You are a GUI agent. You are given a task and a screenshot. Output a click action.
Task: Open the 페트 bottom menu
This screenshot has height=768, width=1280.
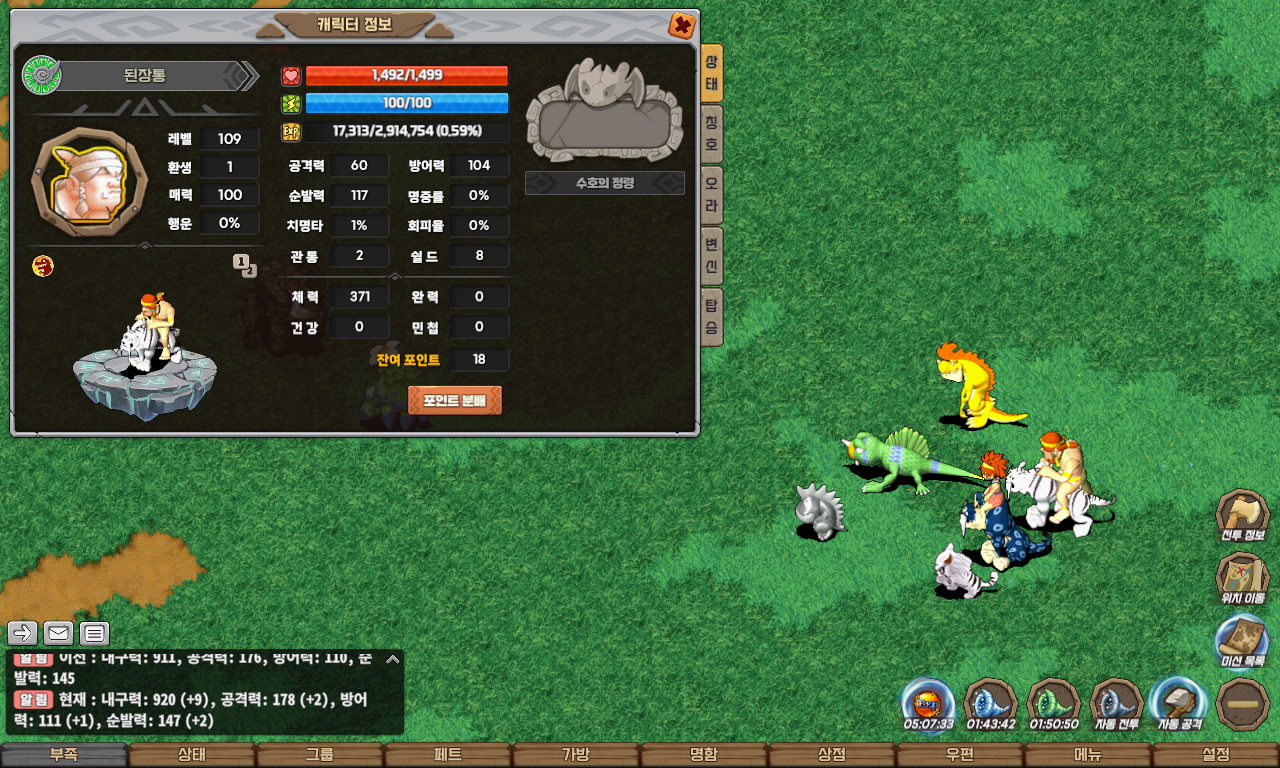447,755
